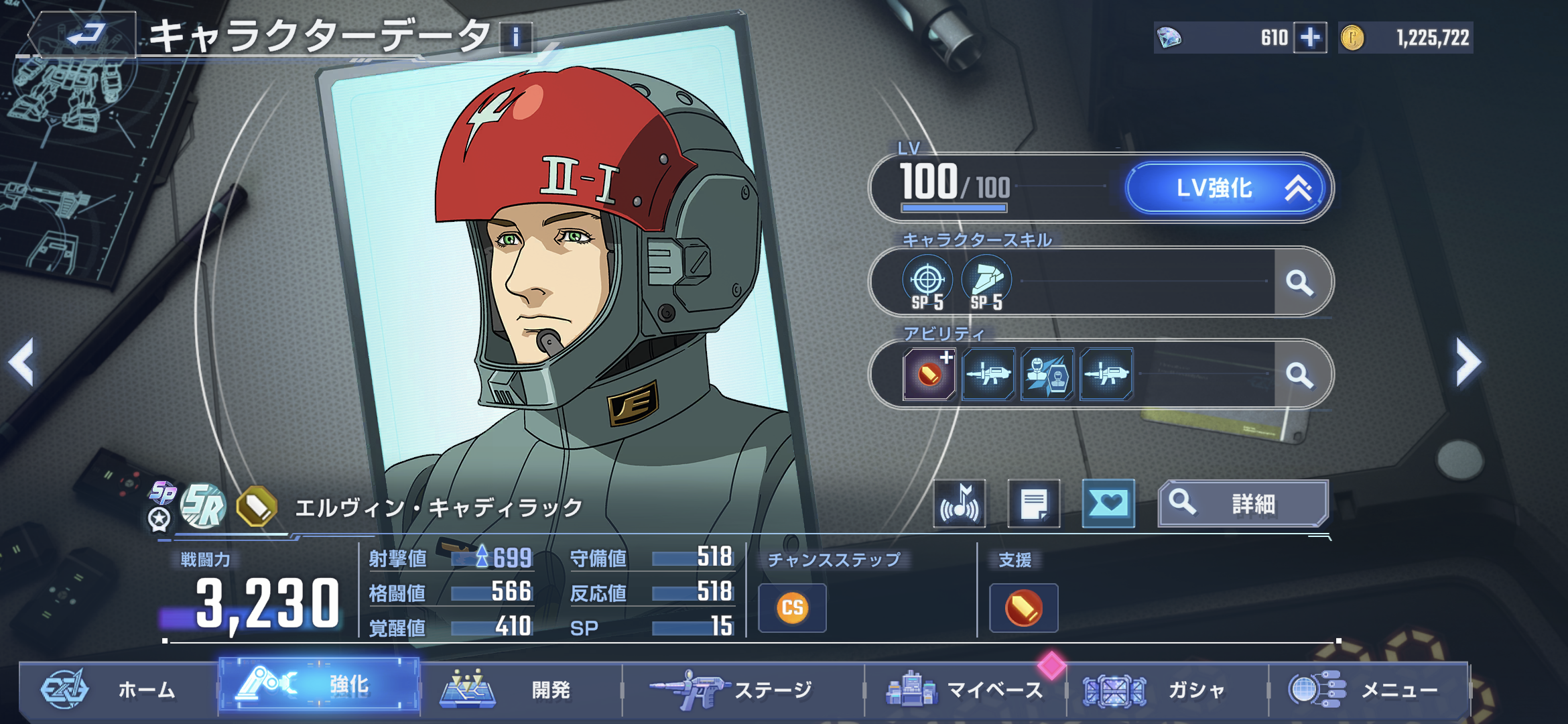
Task: Select the red bullet ability icon
Action: (x=929, y=374)
